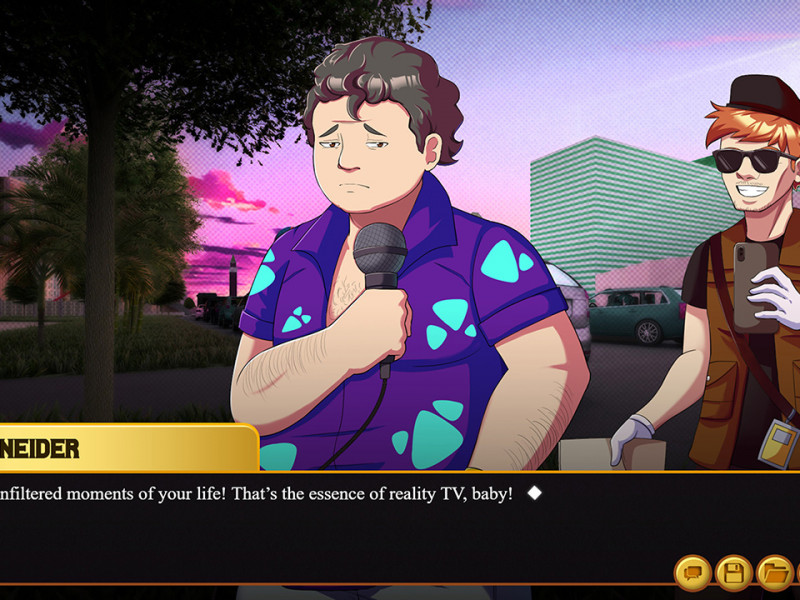Open the load menu folder button
The image size is (800, 600).
point(774,573)
